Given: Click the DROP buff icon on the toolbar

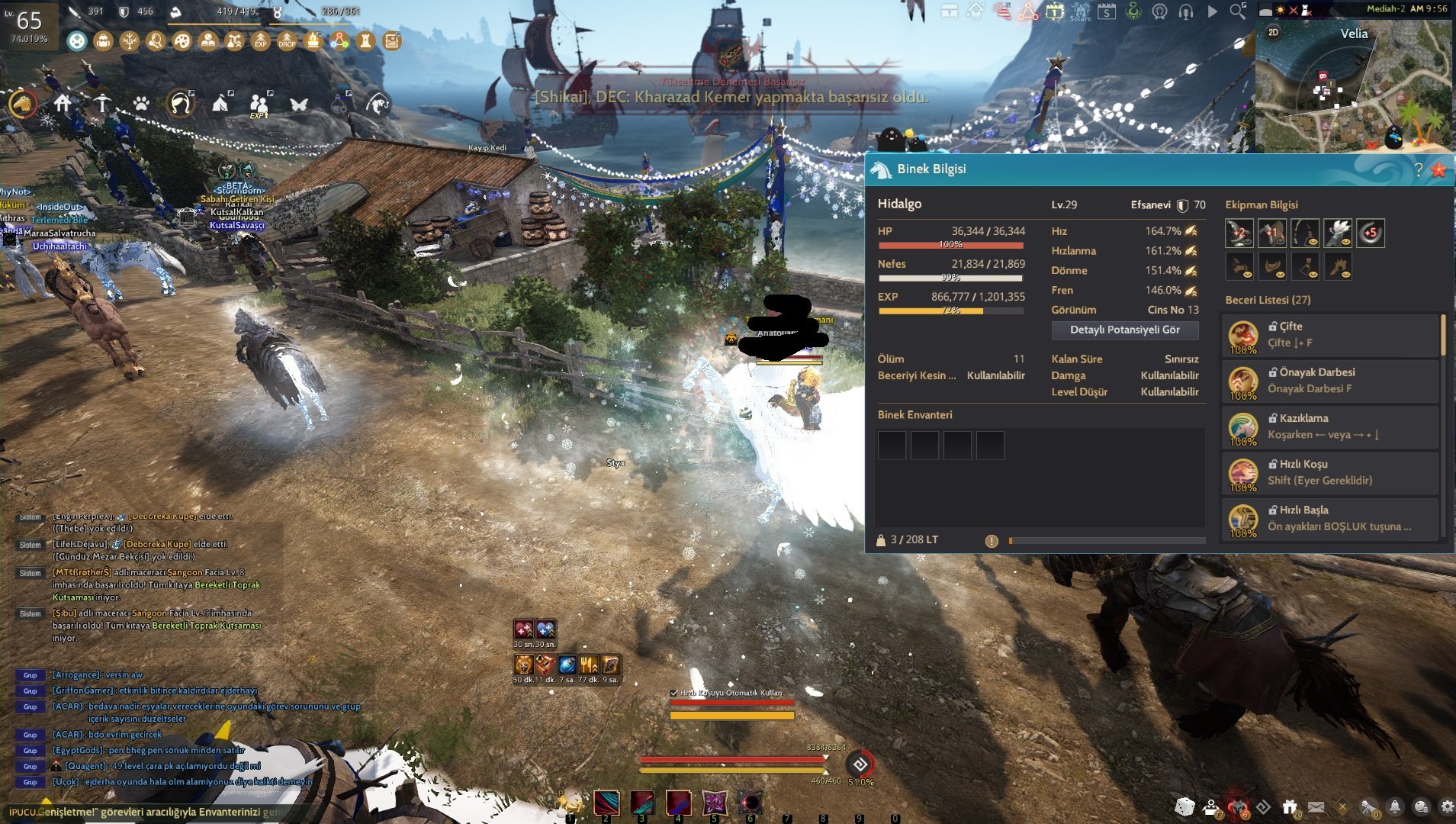Looking at the screenshot, I should coord(288,43).
